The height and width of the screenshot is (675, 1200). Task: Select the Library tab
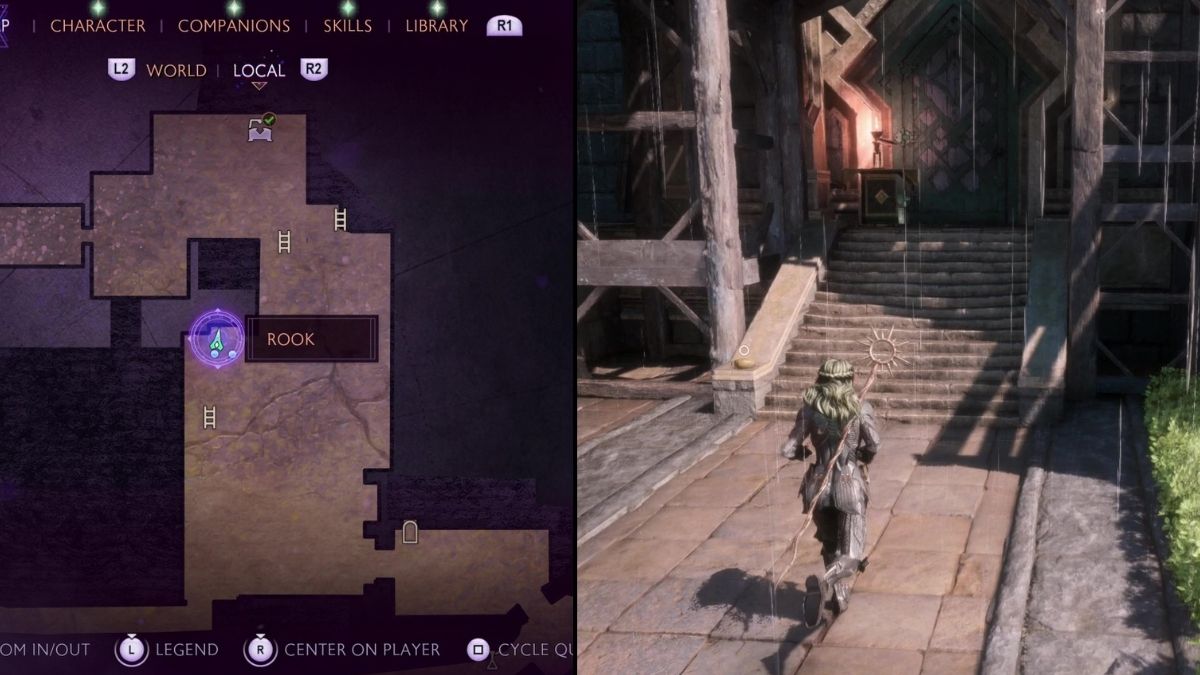pos(436,26)
